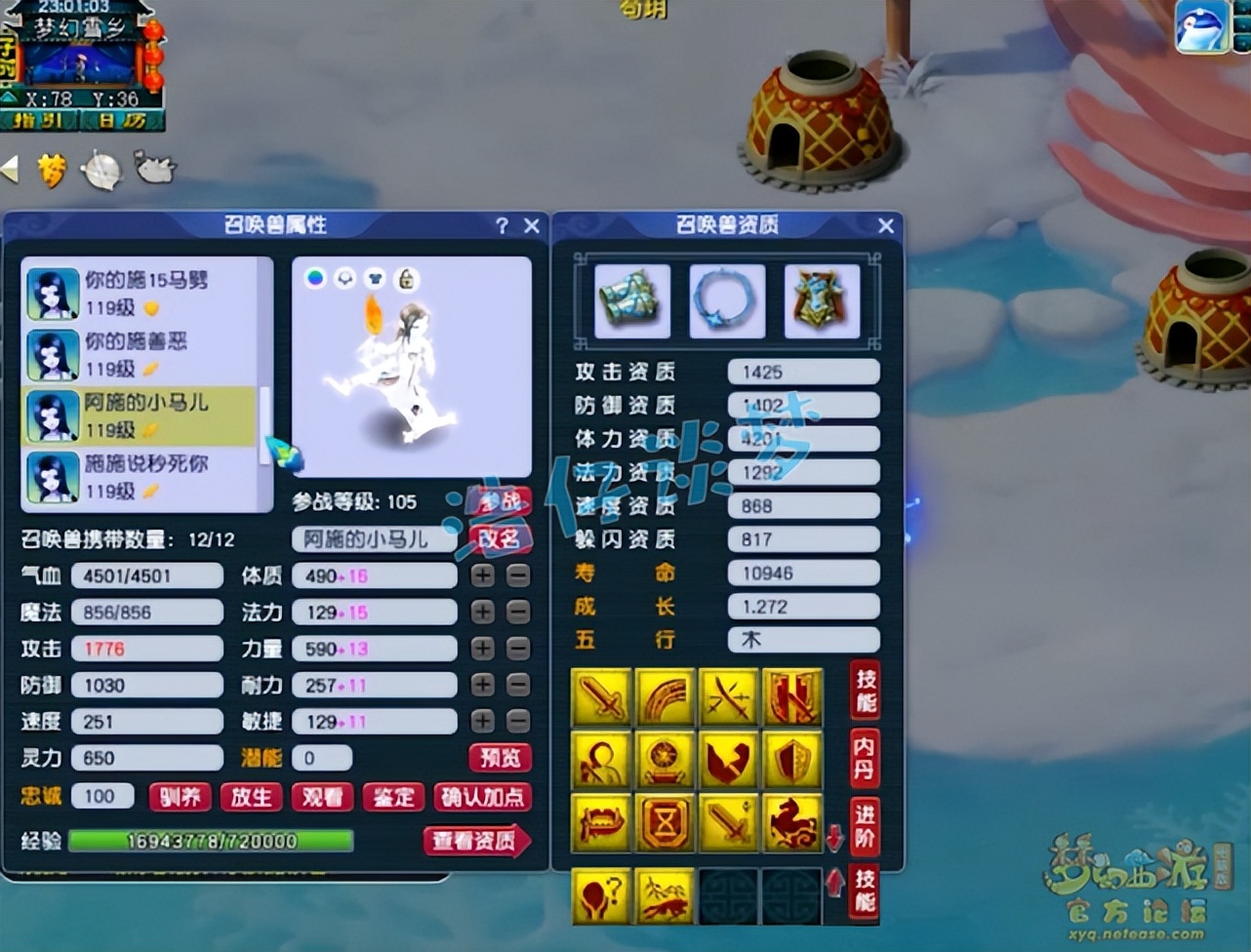Switch to the 内丹 tab
The image size is (1251, 952).
[864, 757]
